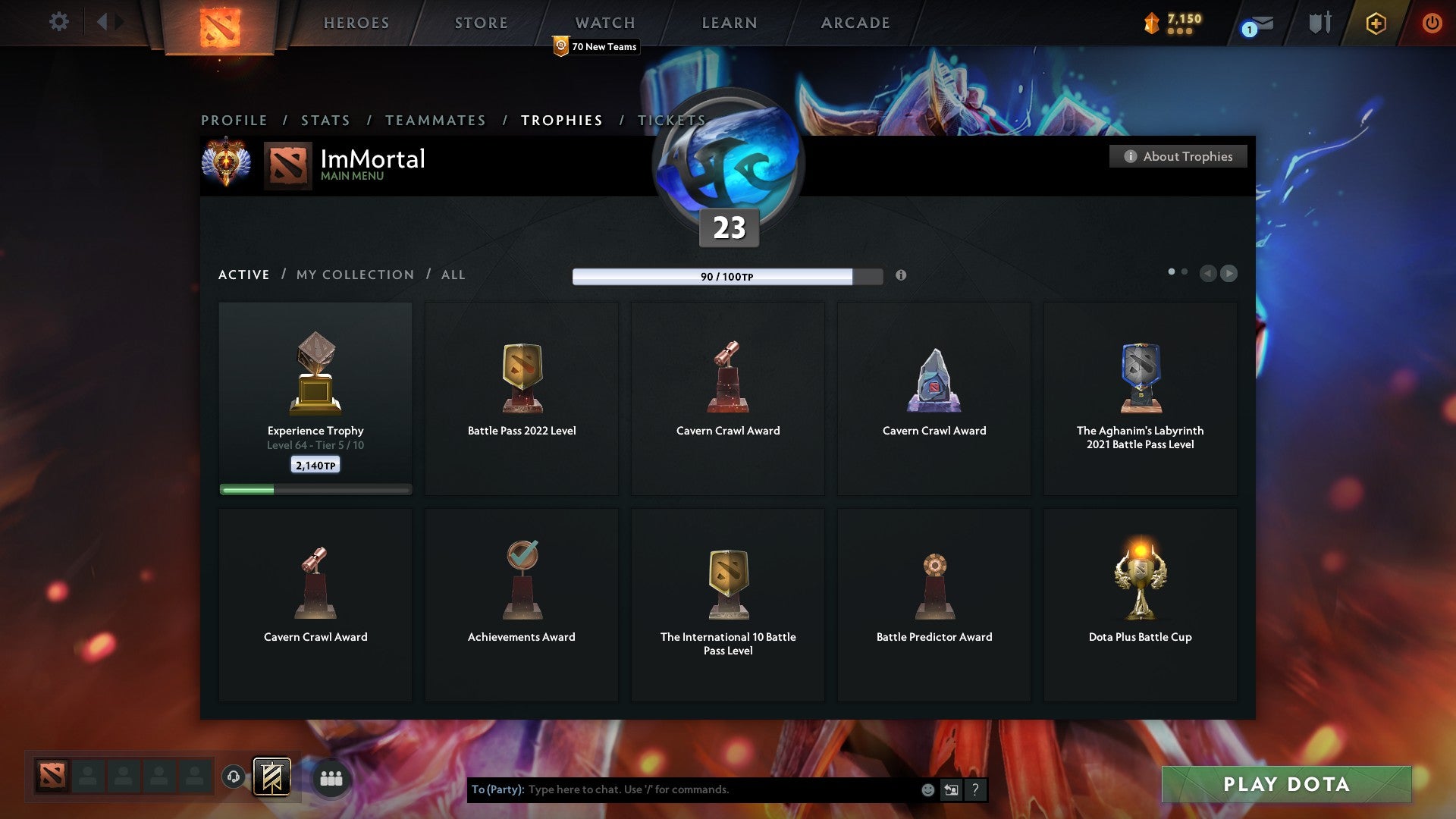The height and width of the screenshot is (819, 1456).
Task: Click the left pager arrow
Action: click(1209, 274)
